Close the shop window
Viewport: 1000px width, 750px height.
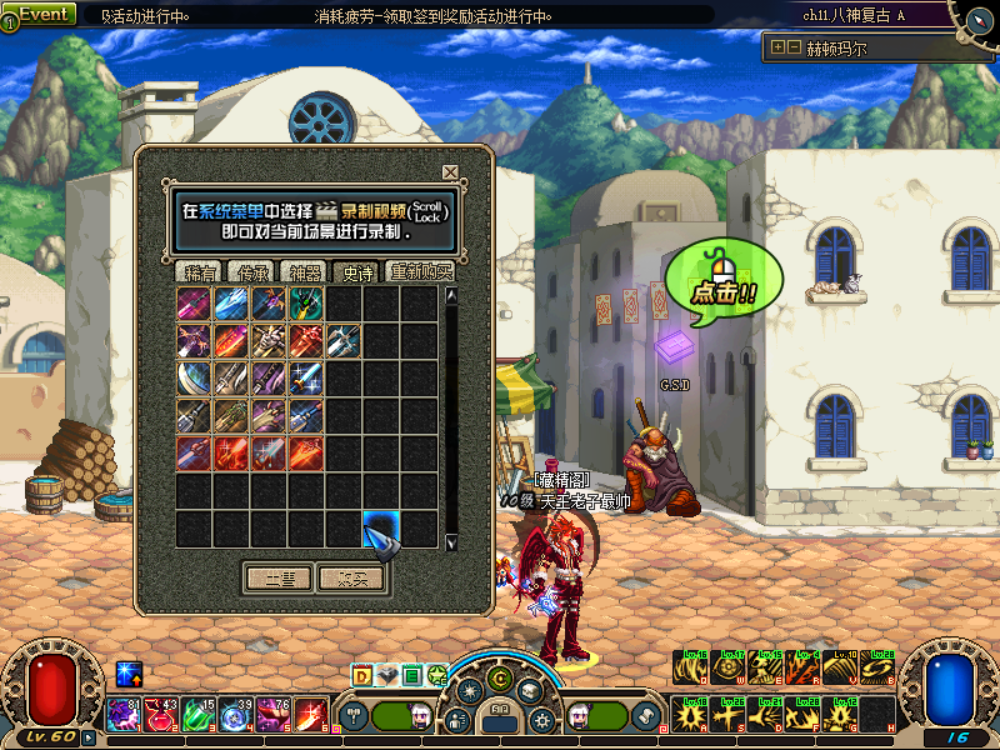click(x=450, y=172)
